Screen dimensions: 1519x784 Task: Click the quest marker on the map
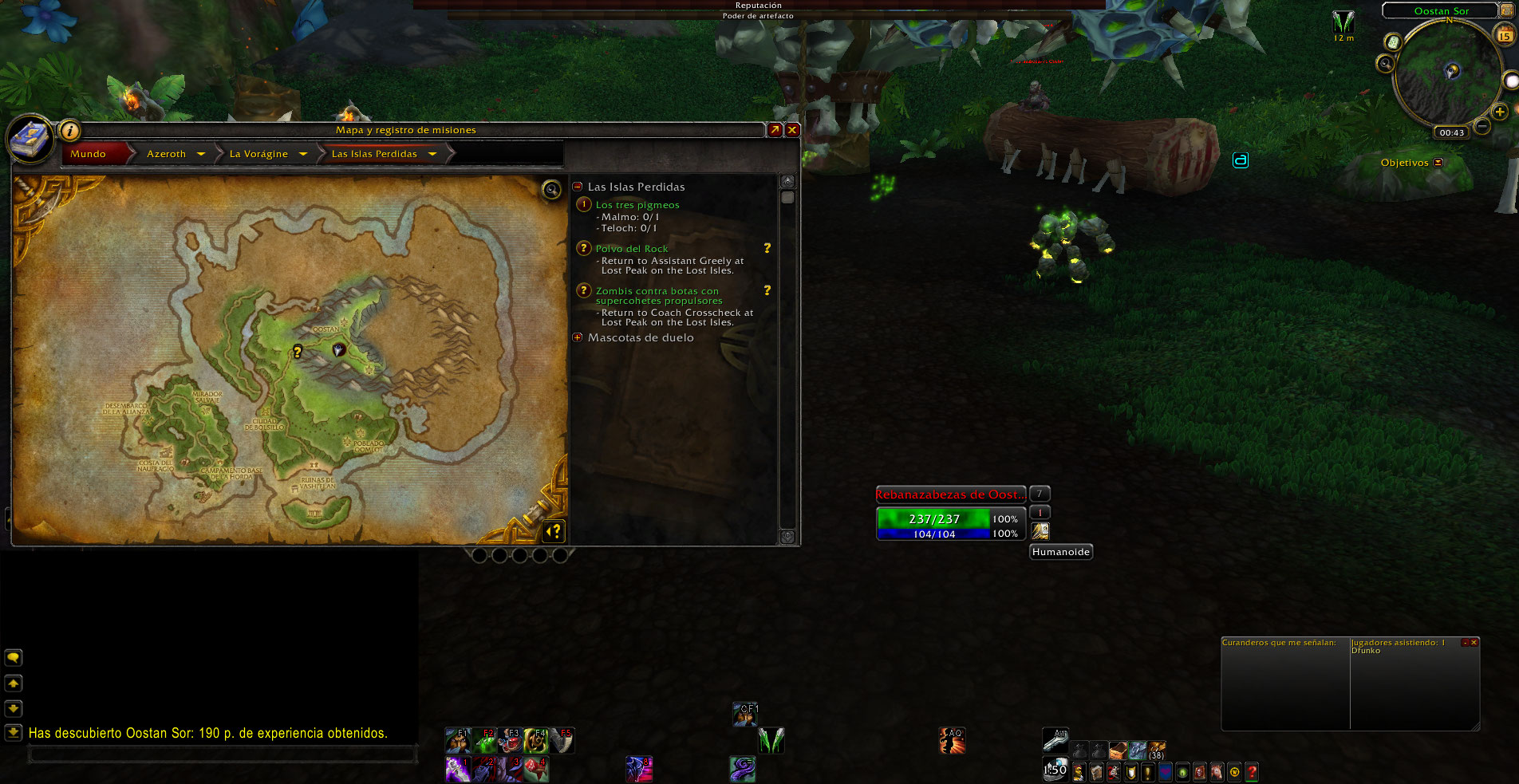pyautogui.click(x=298, y=351)
